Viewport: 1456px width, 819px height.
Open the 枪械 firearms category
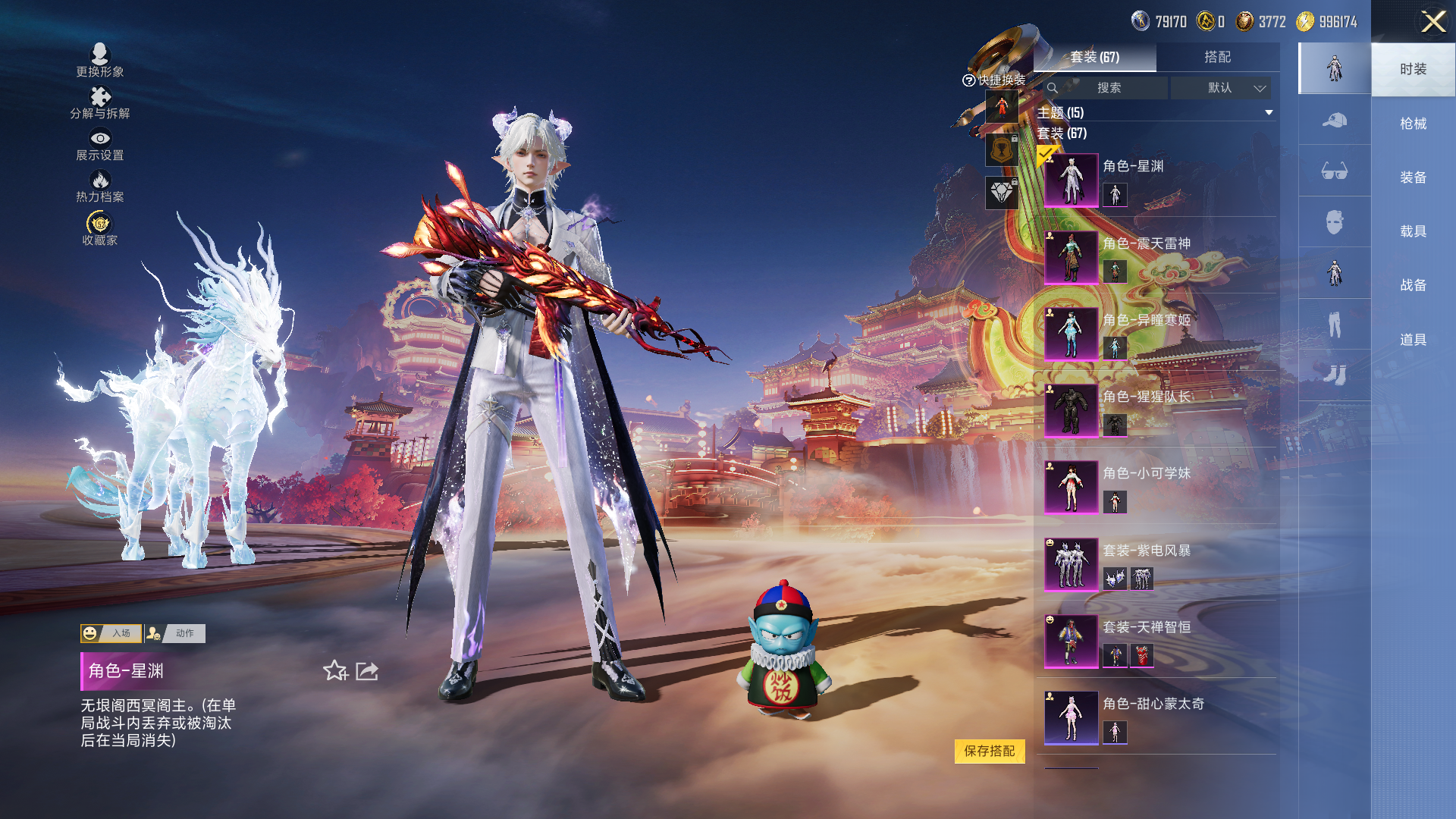click(1413, 124)
